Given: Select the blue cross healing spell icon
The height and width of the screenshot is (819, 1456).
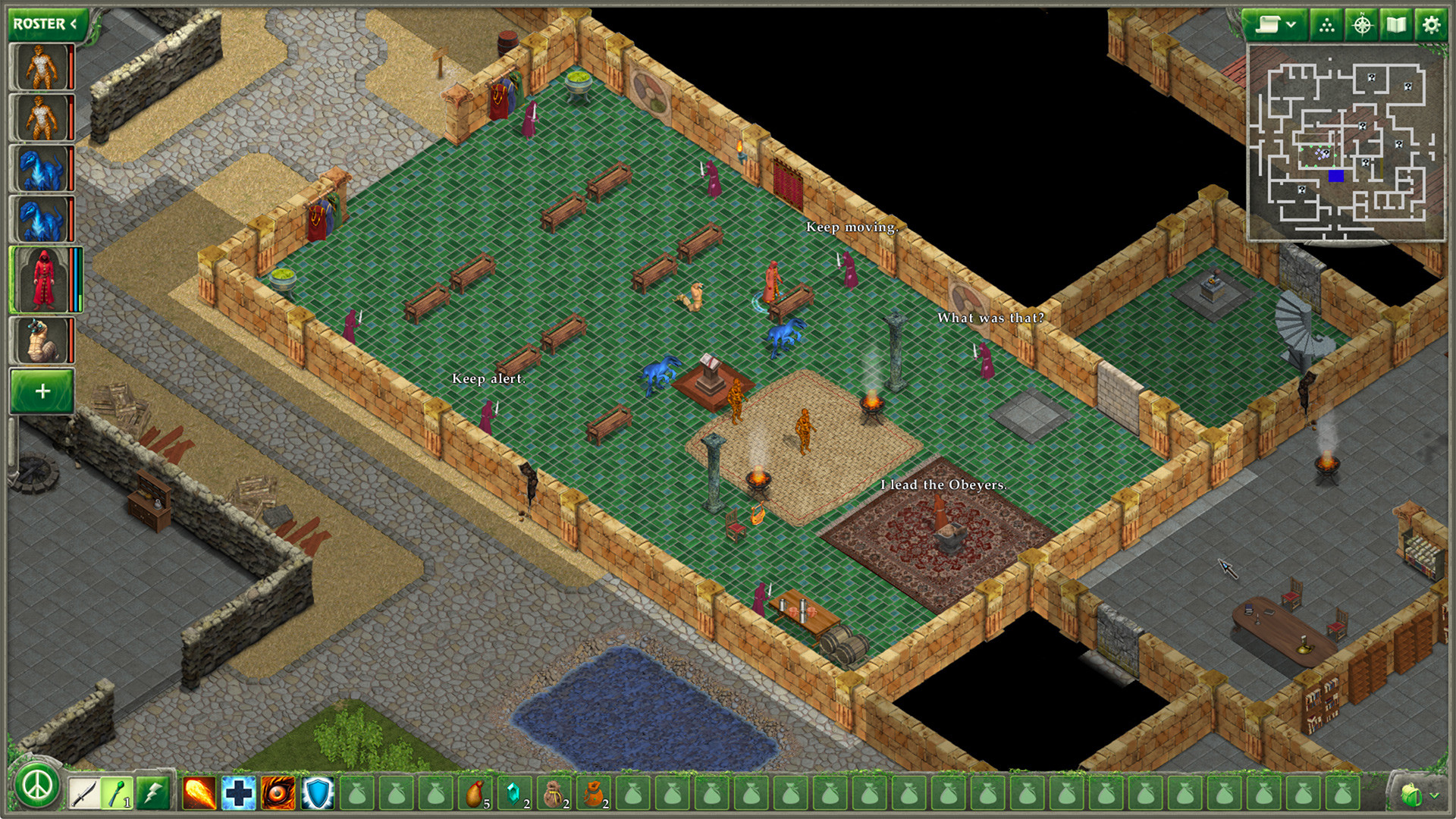Looking at the screenshot, I should pos(237,791).
